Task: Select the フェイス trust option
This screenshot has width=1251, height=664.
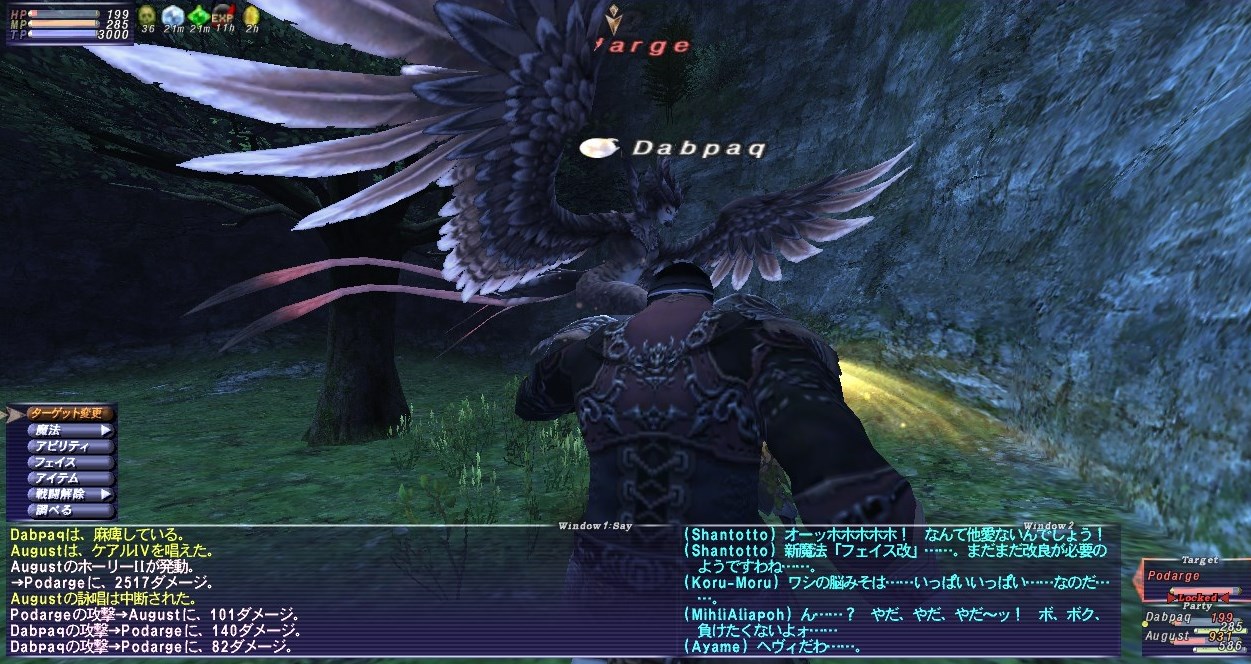Action: click(62, 462)
